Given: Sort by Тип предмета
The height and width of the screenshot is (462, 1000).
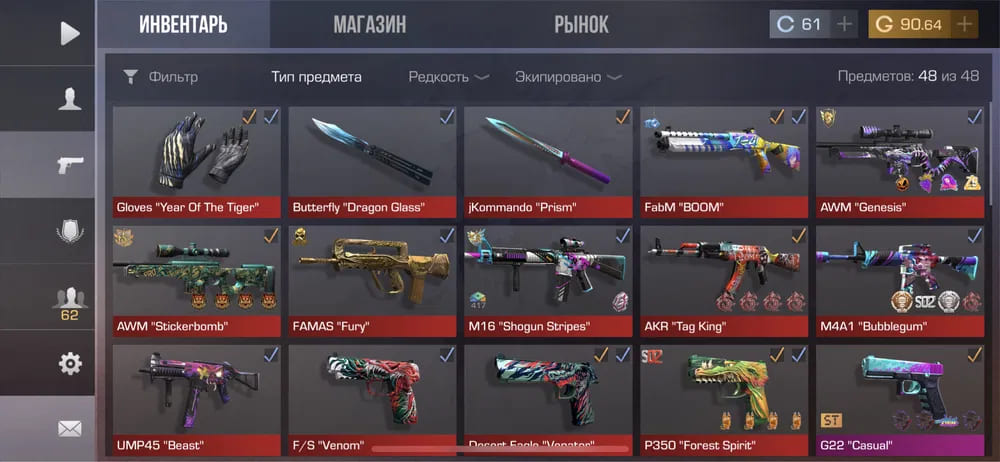Looking at the screenshot, I should point(316,77).
